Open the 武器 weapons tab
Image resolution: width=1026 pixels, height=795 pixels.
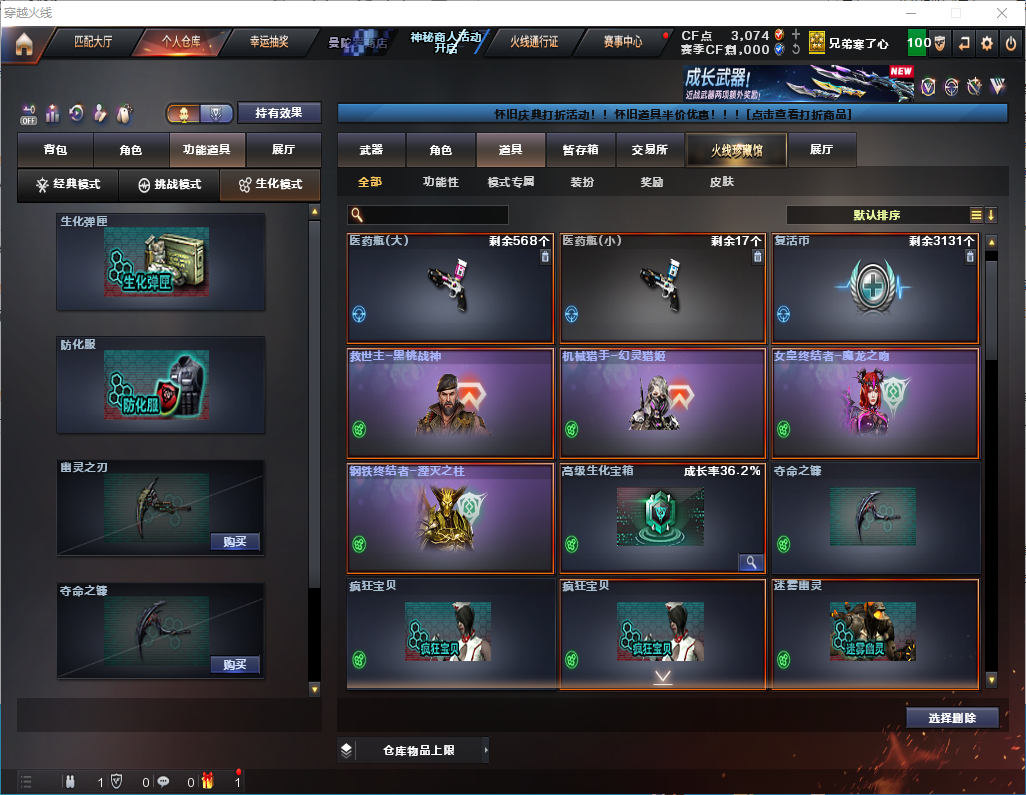371,150
